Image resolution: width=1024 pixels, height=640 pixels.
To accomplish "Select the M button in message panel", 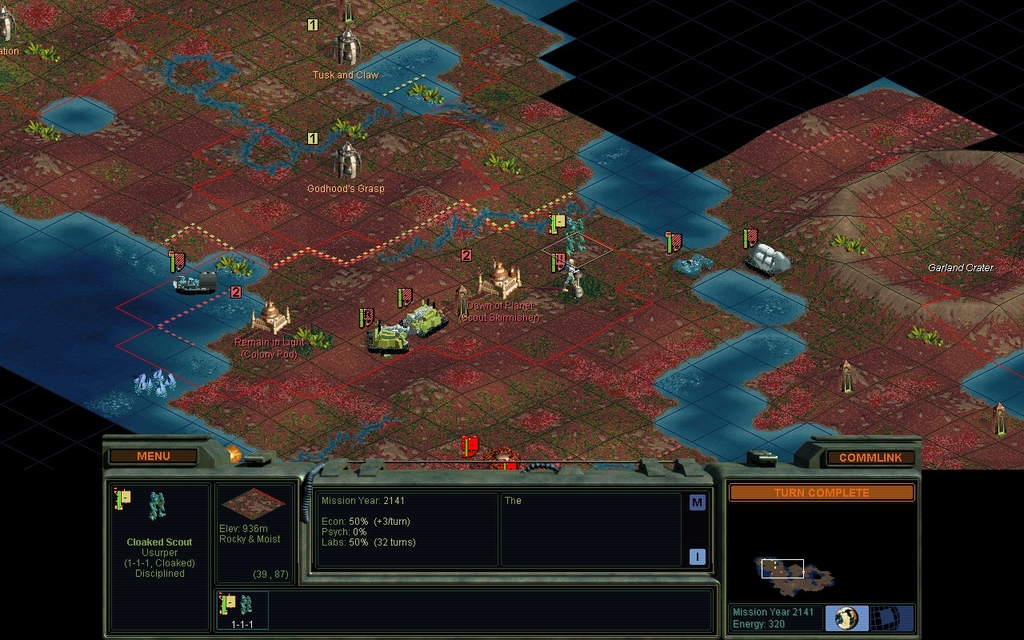I will (697, 503).
